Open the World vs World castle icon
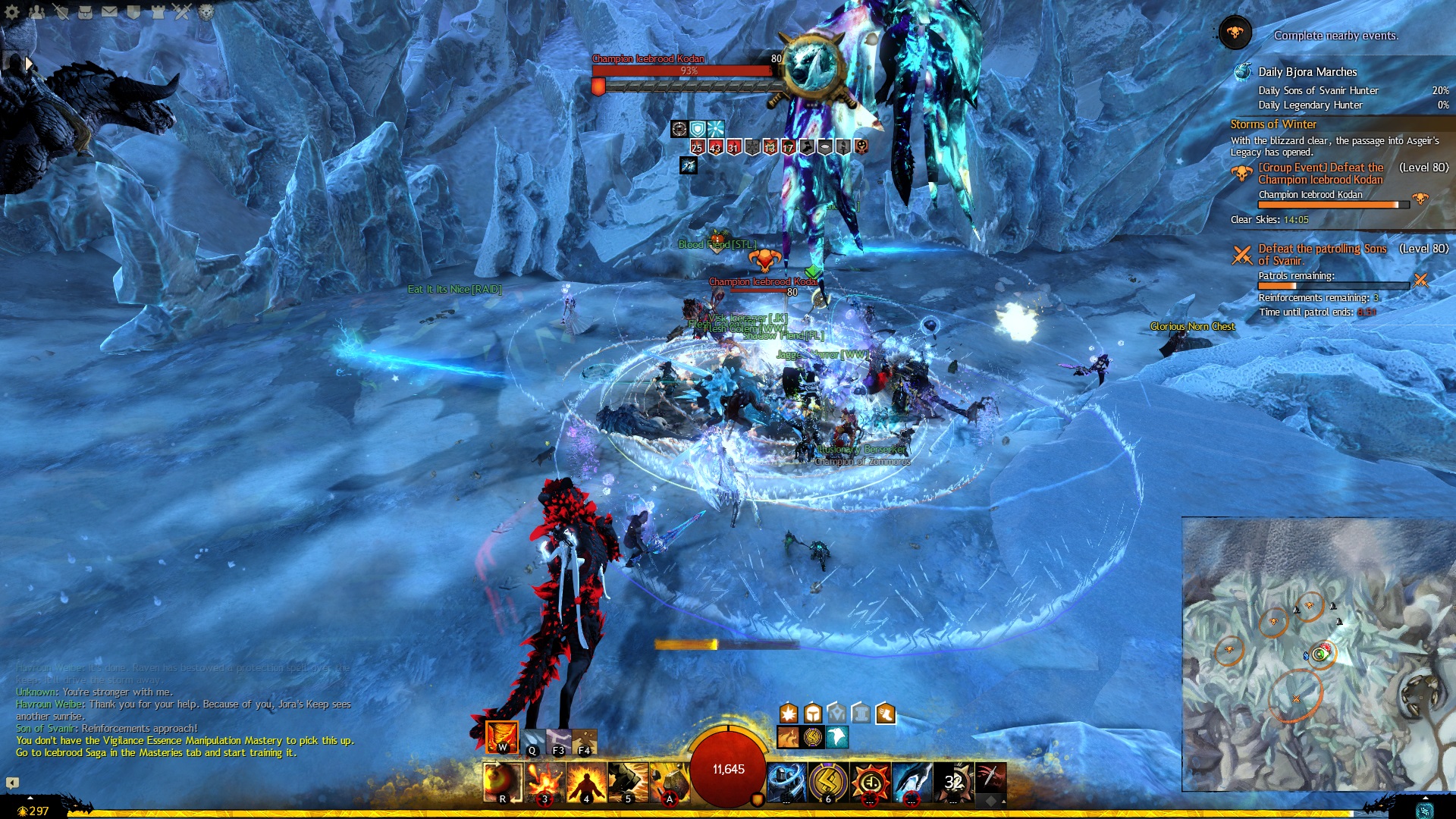Image resolution: width=1456 pixels, height=819 pixels. coord(158,11)
